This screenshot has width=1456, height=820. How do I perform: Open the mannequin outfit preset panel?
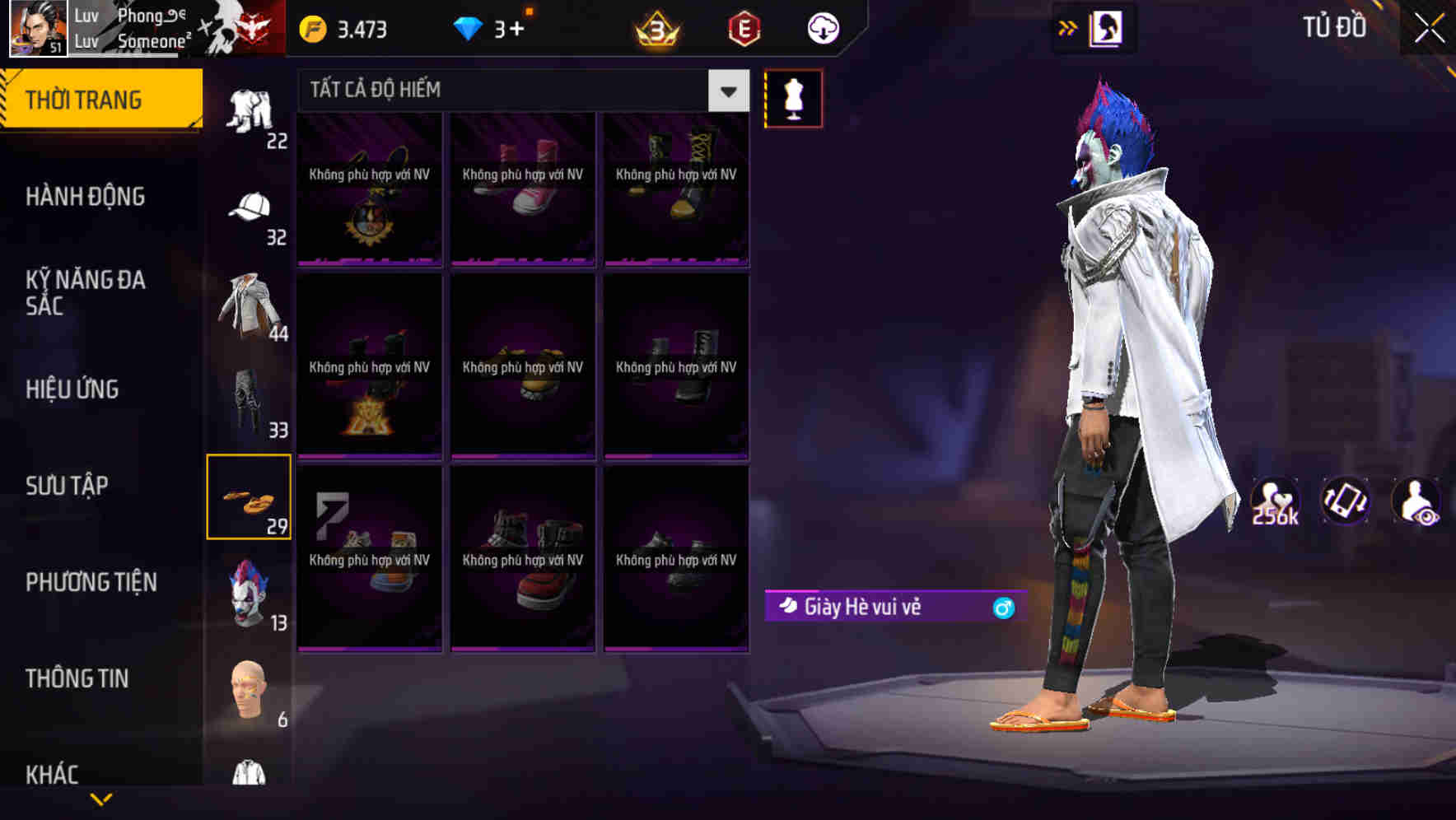(794, 98)
